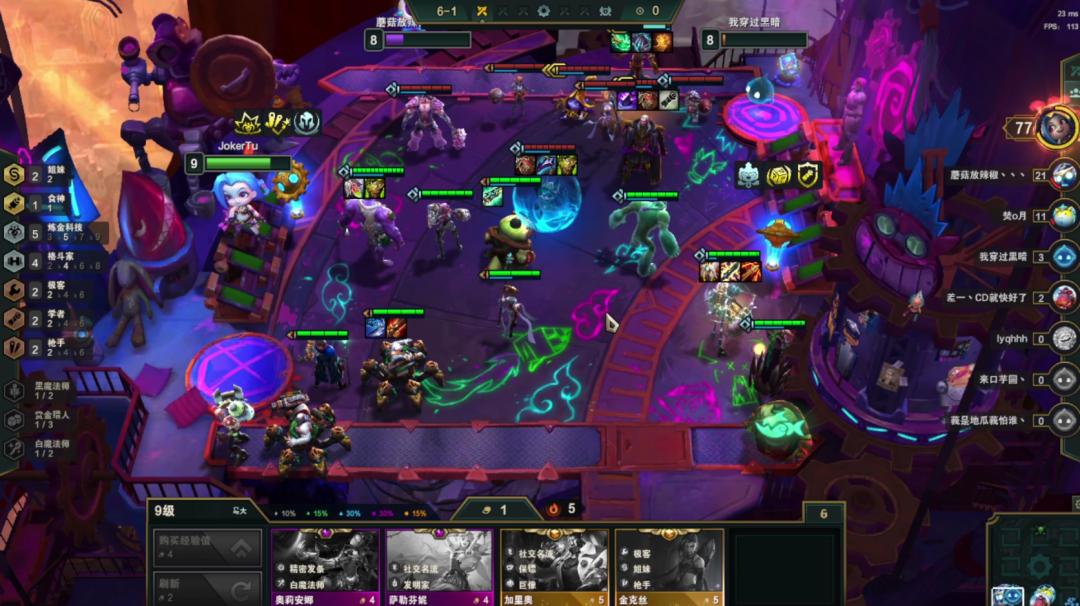
Task: Open the Chemtech (炼金科技) trait entry
Action: pyautogui.click(x=14, y=232)
